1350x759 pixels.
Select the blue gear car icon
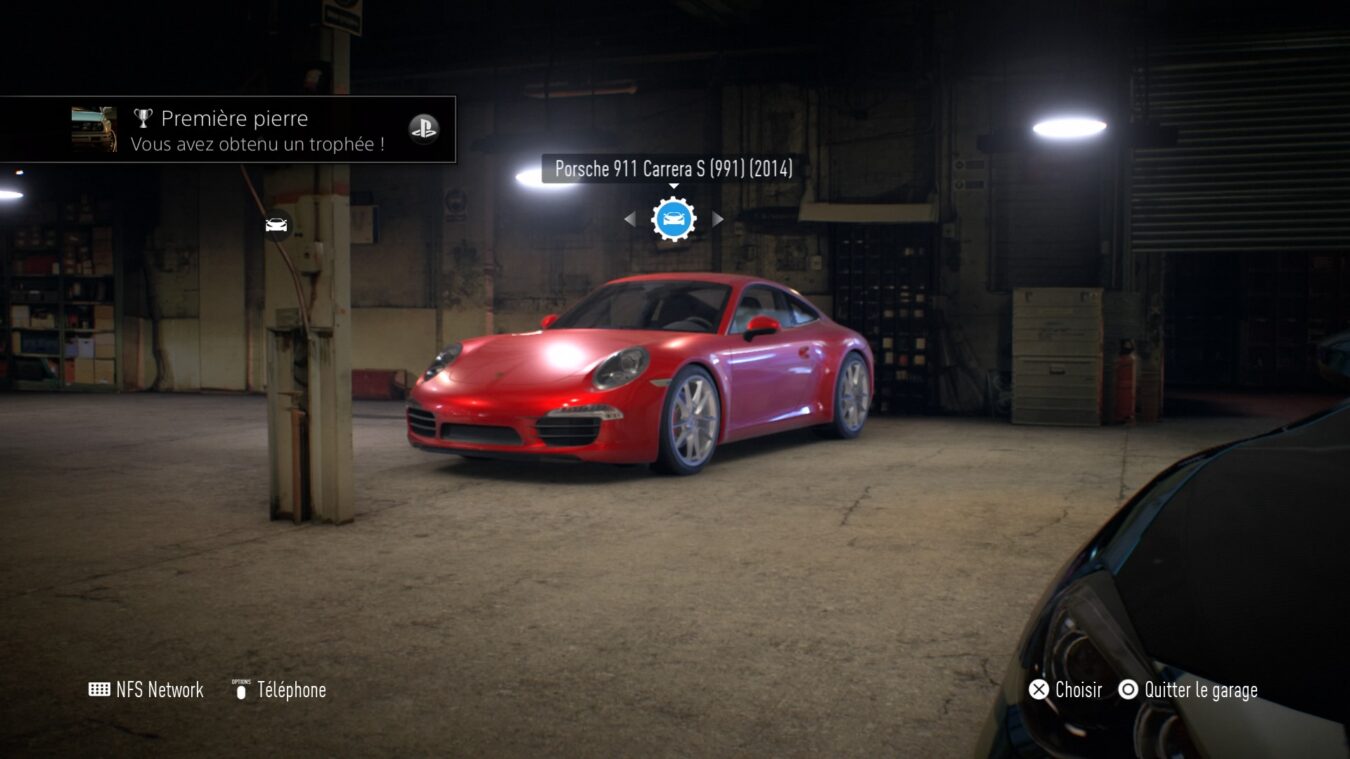tap(673, 219)
